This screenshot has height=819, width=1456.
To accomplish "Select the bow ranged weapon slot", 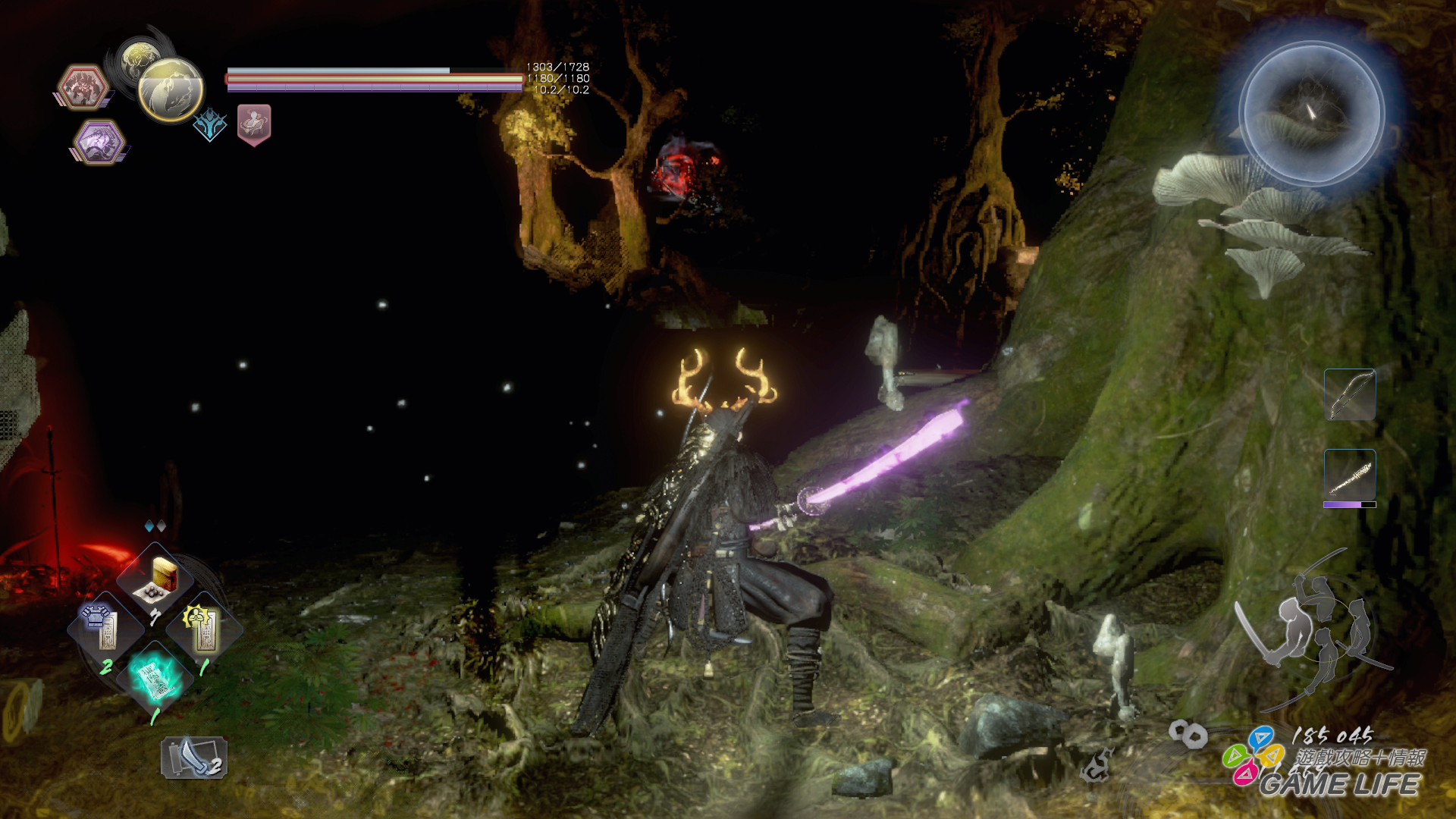I will tap(1350, 395).
